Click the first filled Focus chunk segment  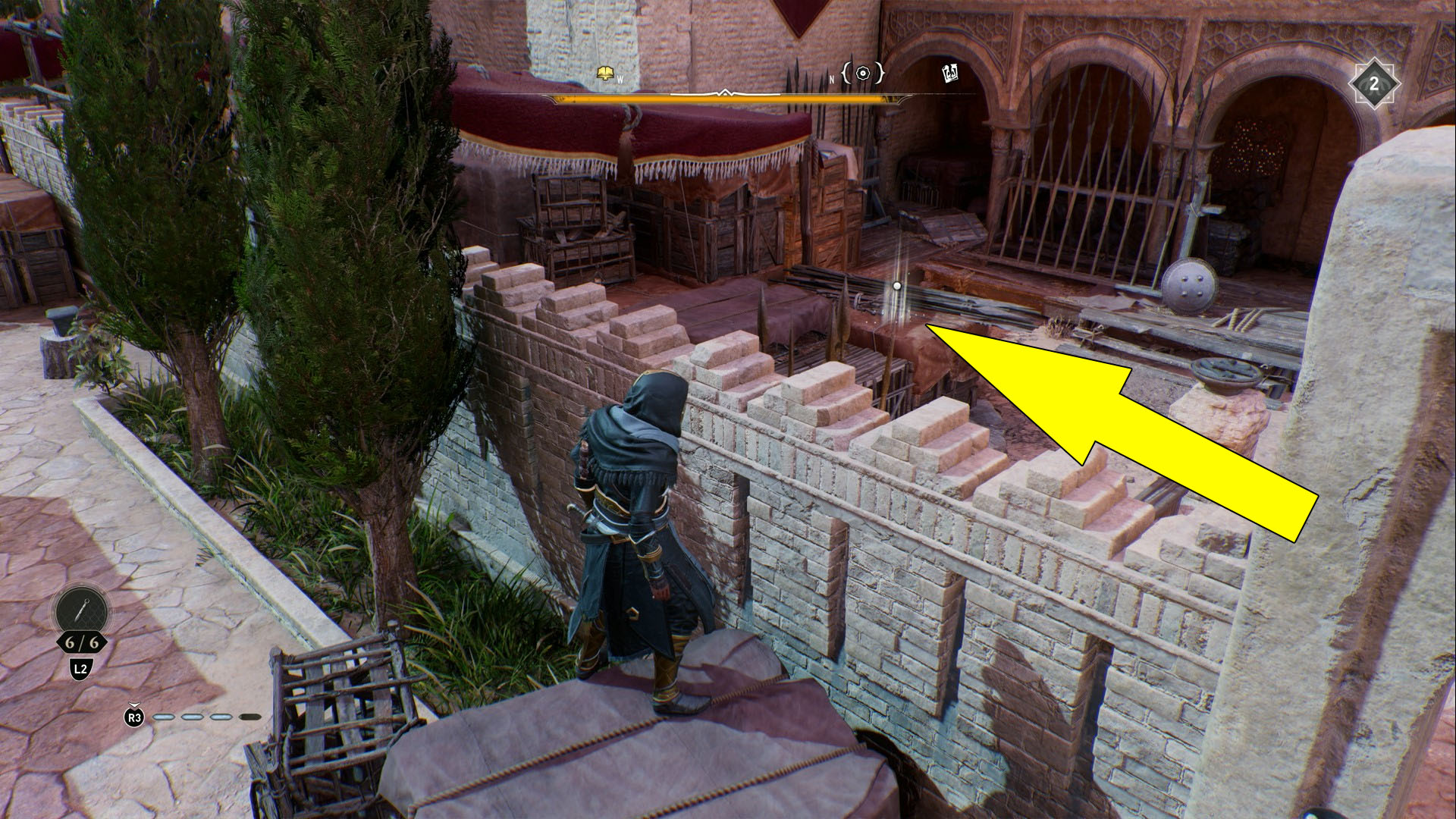coord(164,717)
